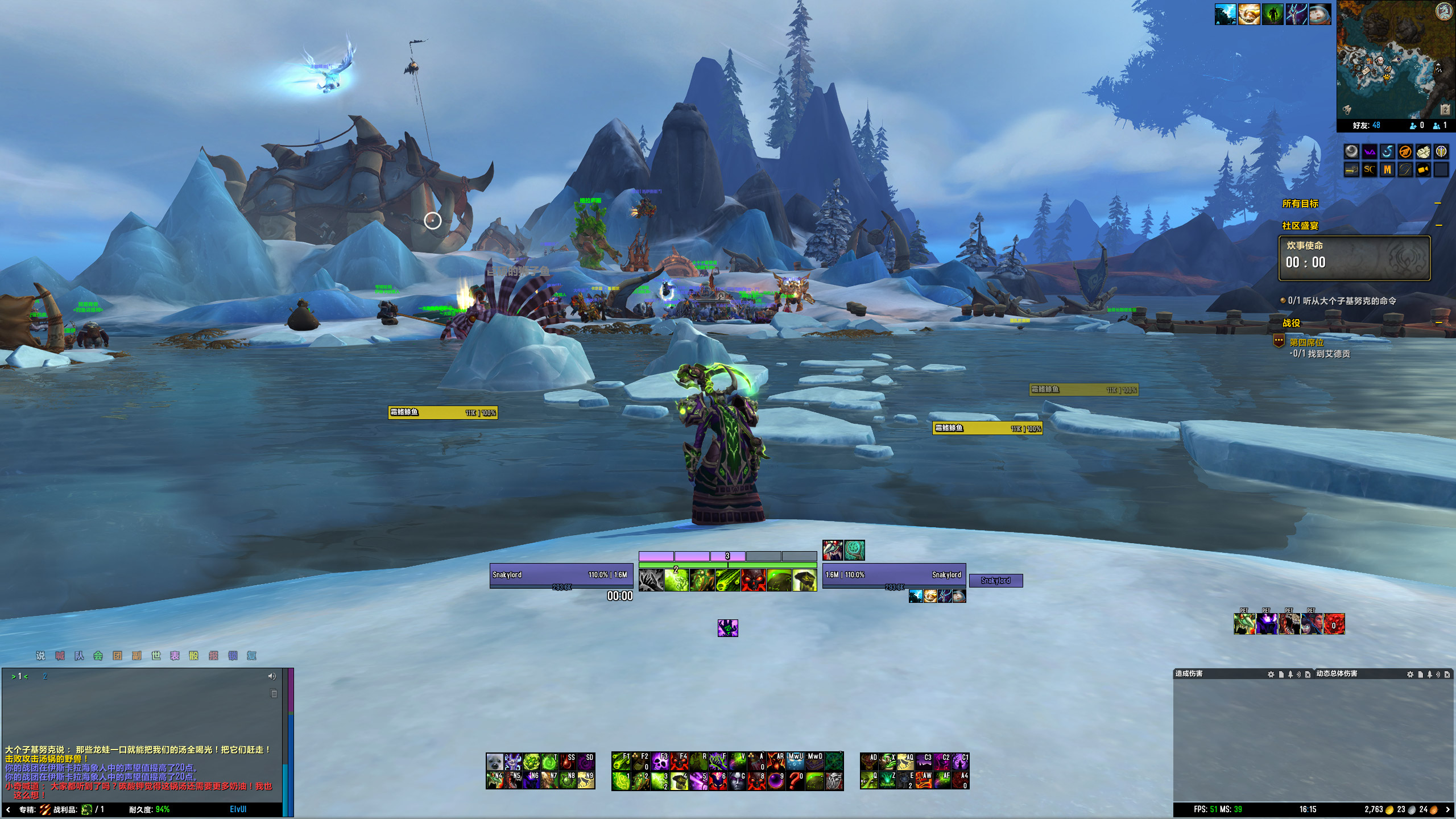Select the green goblin-faced pet icon
The image size is (1456, 819).
coord(1244,624)
